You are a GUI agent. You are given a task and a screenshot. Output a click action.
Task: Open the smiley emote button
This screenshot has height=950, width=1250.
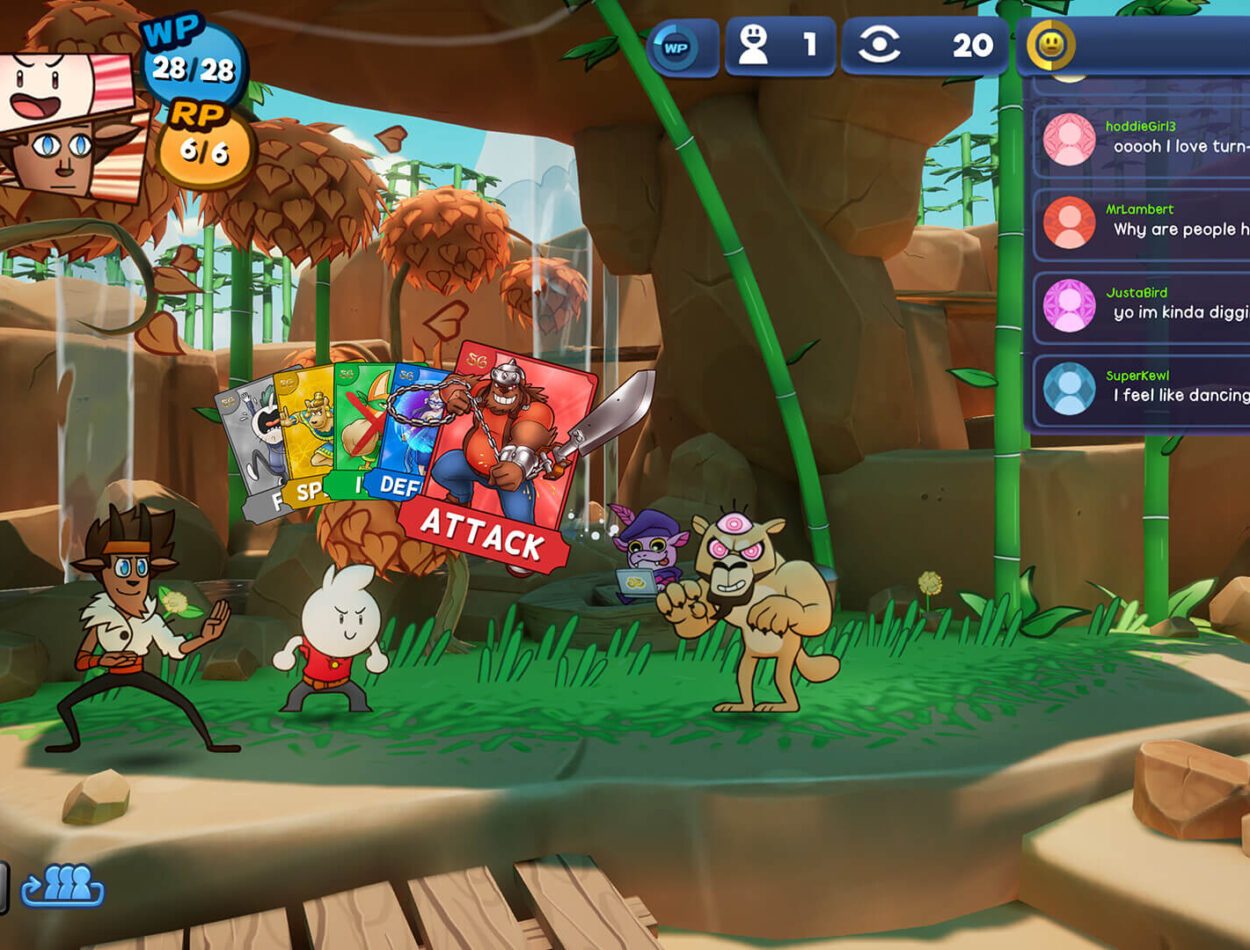point(1050,45)
